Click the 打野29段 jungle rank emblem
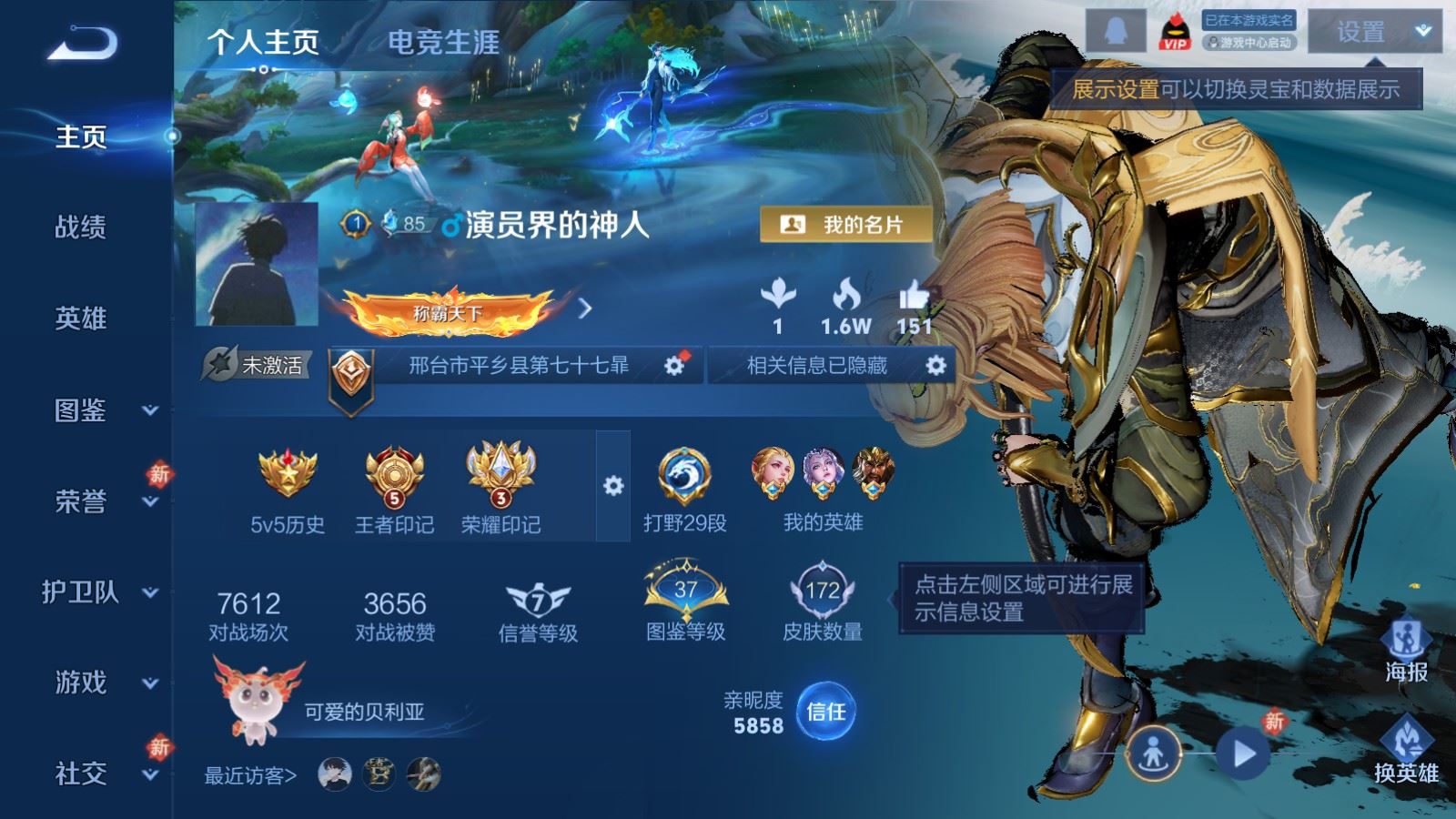The width and height of the screenshot is (1456, 819). 687,475
